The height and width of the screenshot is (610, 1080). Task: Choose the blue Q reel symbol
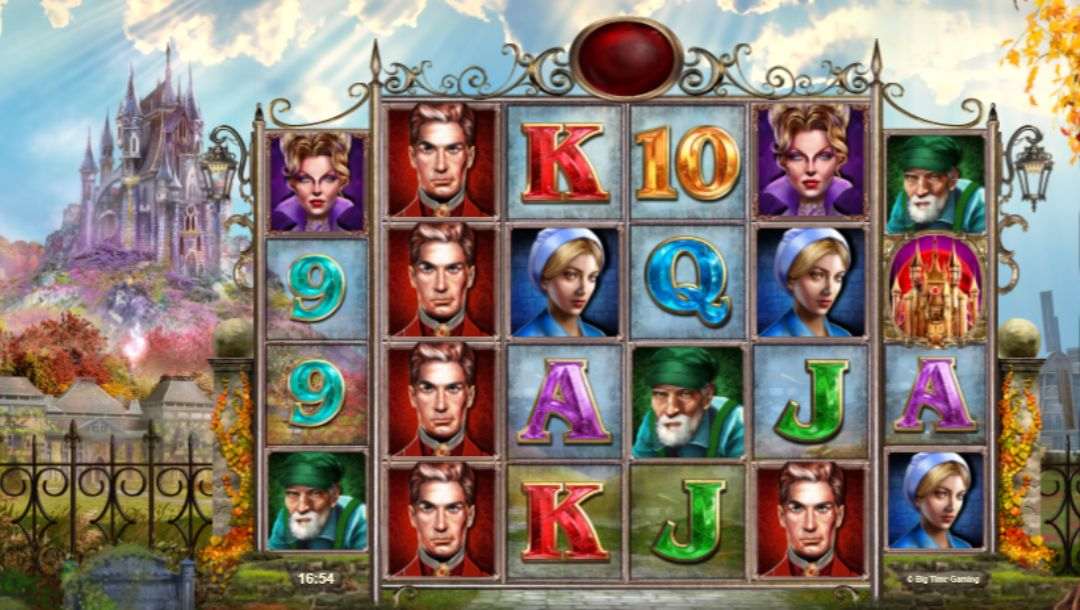pyautogui.click(x=688, y=281)
